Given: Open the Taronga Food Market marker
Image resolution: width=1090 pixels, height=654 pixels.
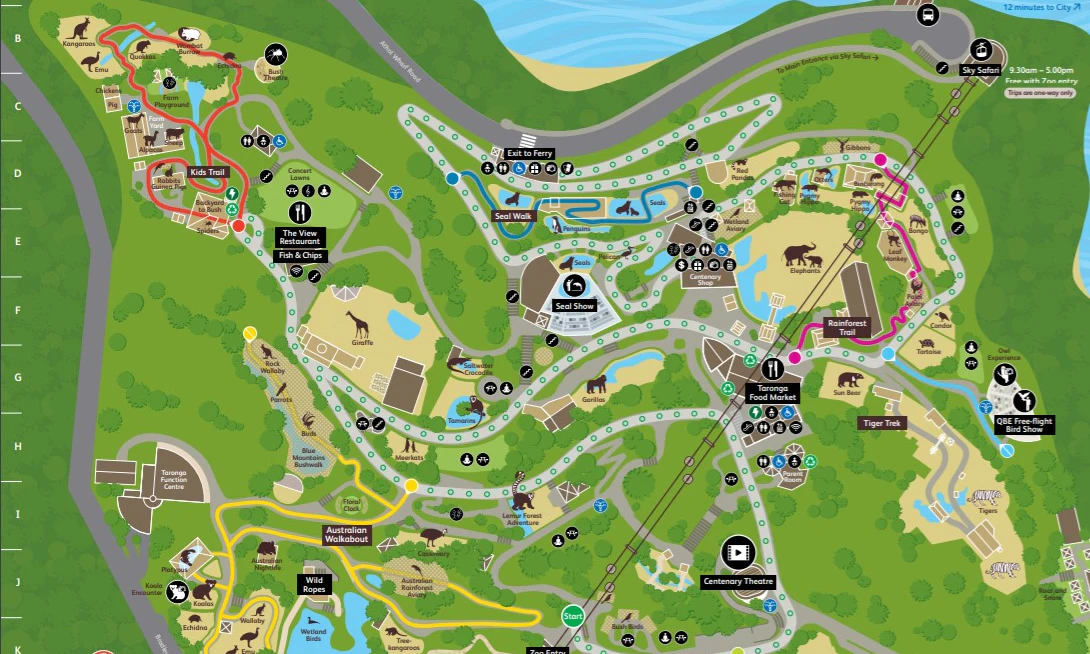Looking at the screenshot, I should (774, 370).
